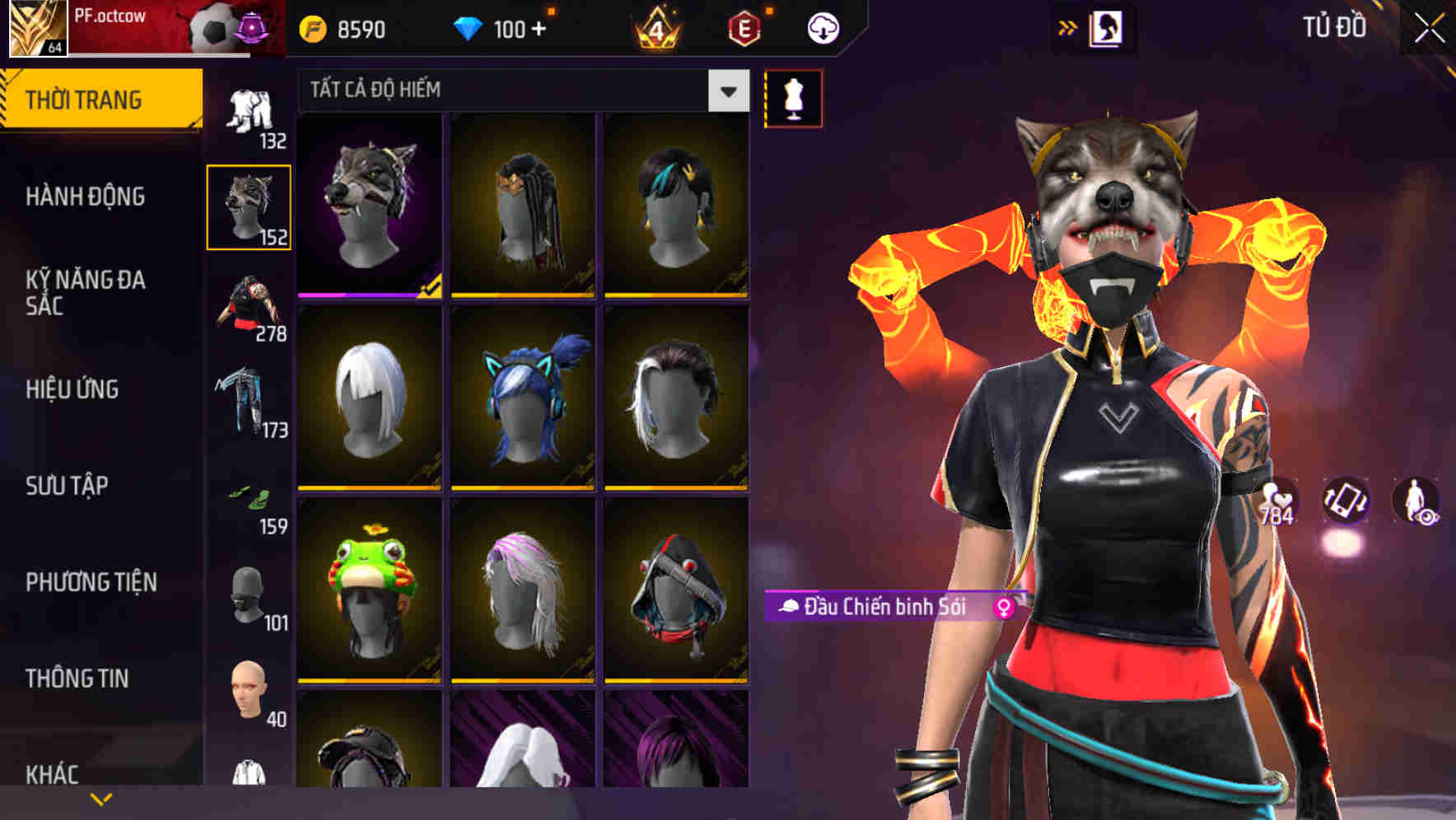
Task: Toggle the head items slot showing 152
Action: [249, 206]
